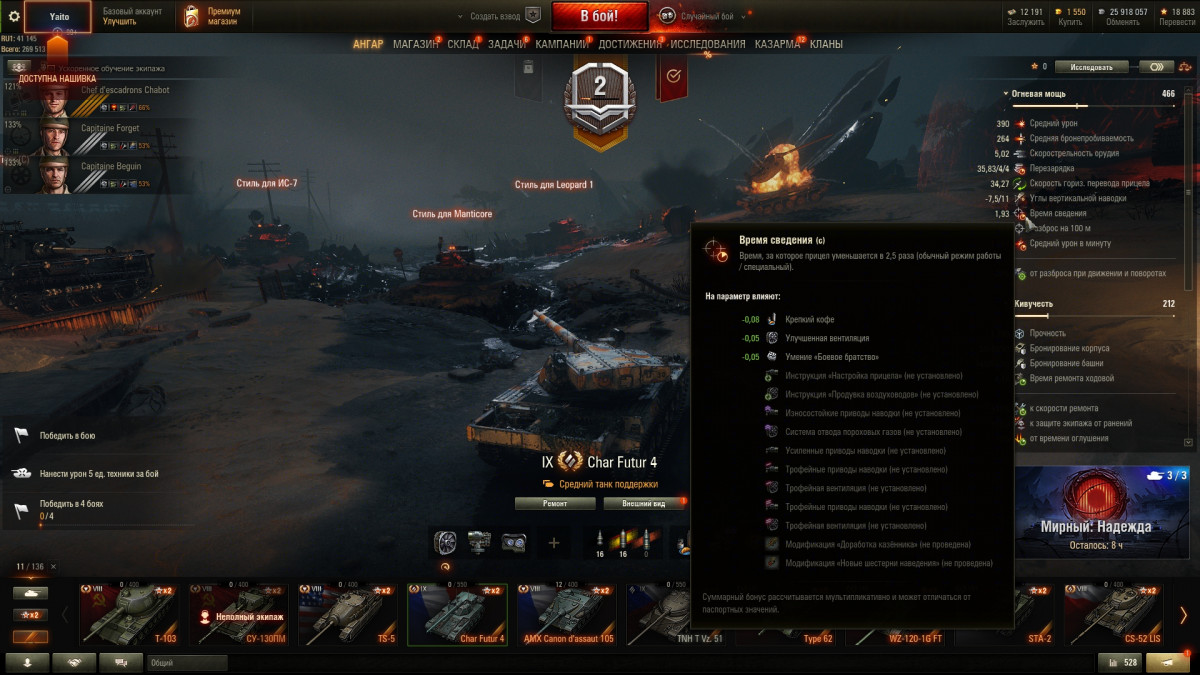Viewport: 1200px width, 675px height.
Task: Switch to the «Казарма» tab
Action: coord(777,44)
